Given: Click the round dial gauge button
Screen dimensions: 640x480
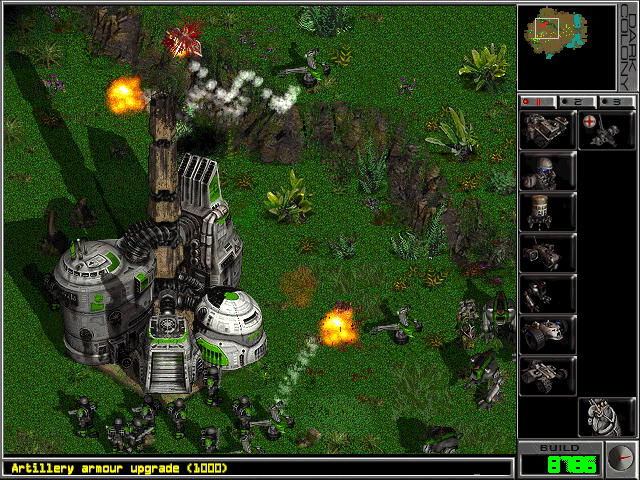Looking at the screenshot, I should (620, 458).
